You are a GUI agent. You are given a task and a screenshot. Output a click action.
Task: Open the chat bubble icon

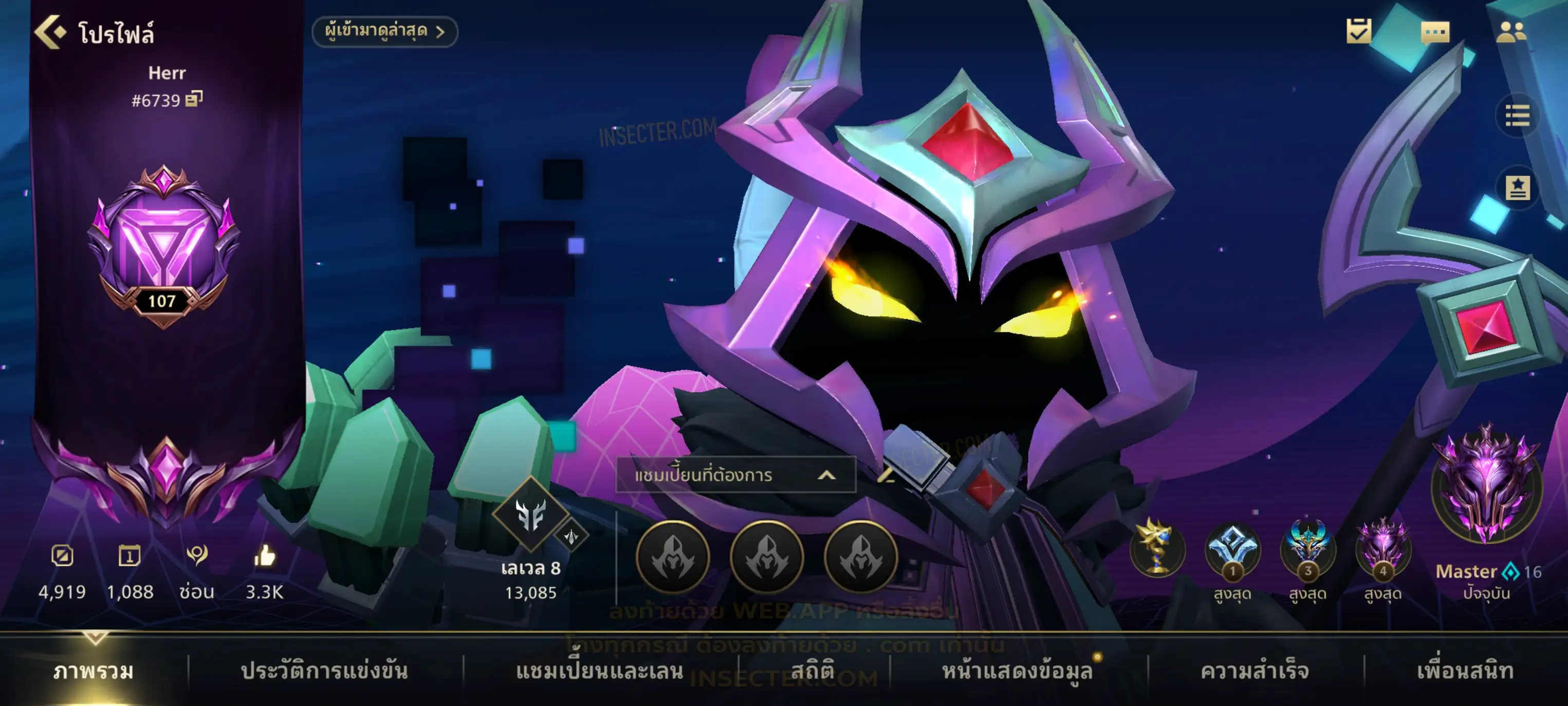[x=1435, y=32]
